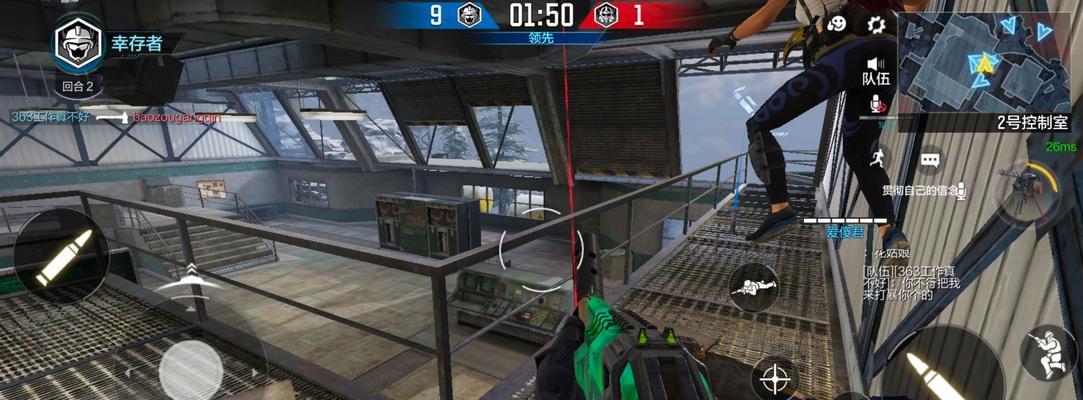Tap the 幸存者 survivor team badge
The height and width of the screenshot is (400, 1083).
78,43
